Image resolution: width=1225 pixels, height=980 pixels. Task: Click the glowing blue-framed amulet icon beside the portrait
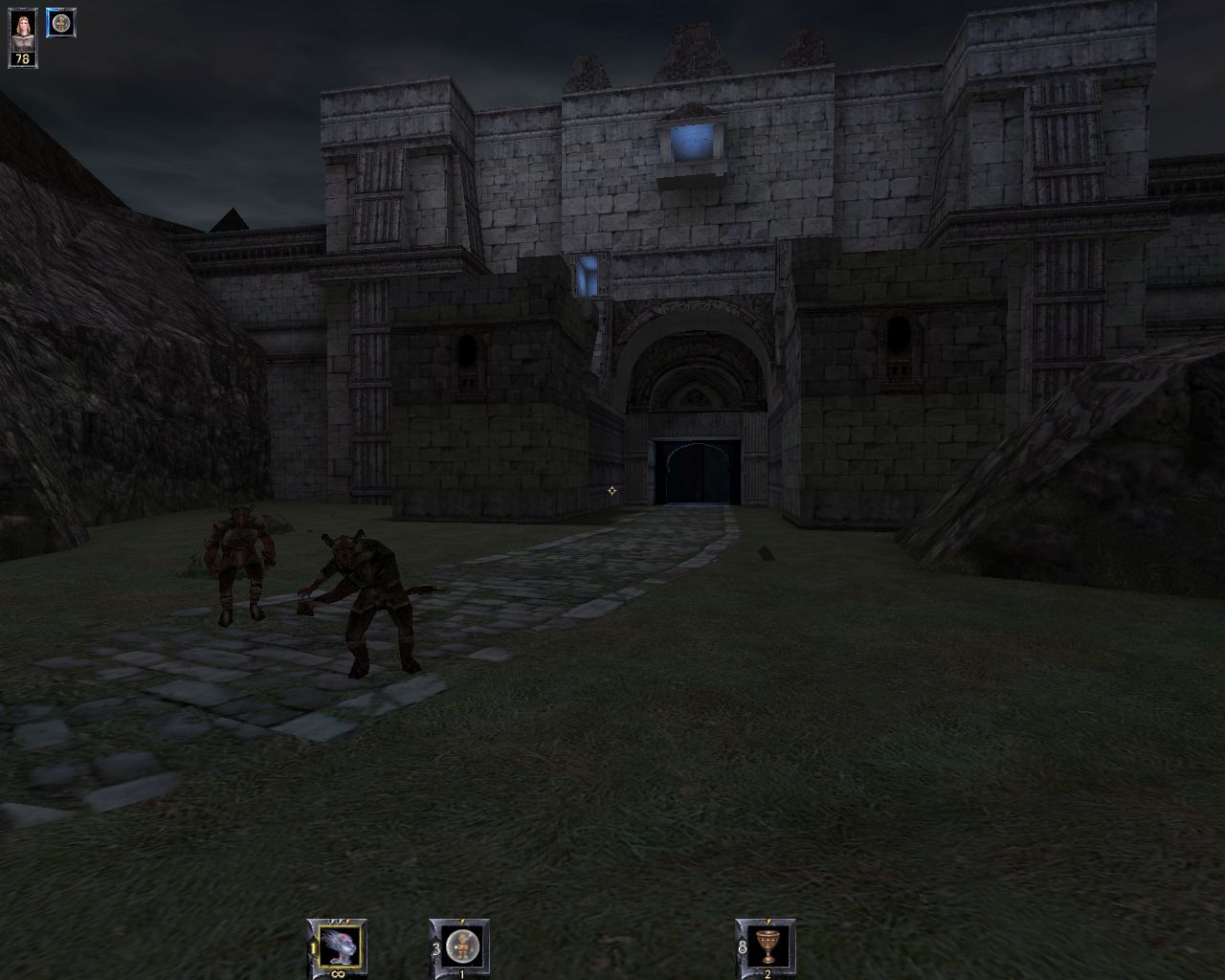[x=61, y=23]
